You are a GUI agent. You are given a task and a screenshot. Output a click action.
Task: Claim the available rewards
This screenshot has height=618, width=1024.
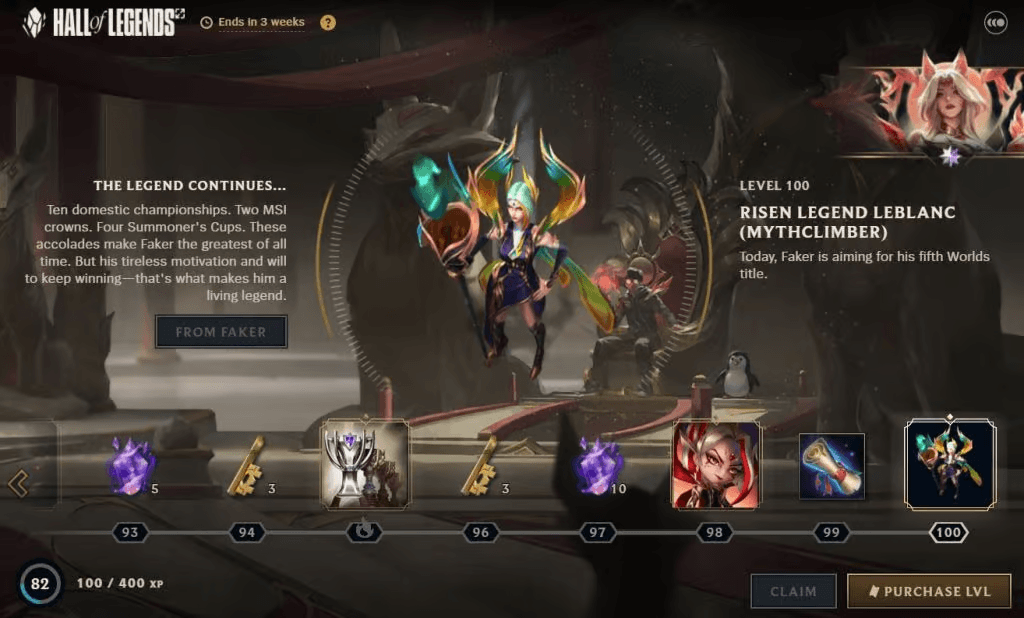click(793, 591)
